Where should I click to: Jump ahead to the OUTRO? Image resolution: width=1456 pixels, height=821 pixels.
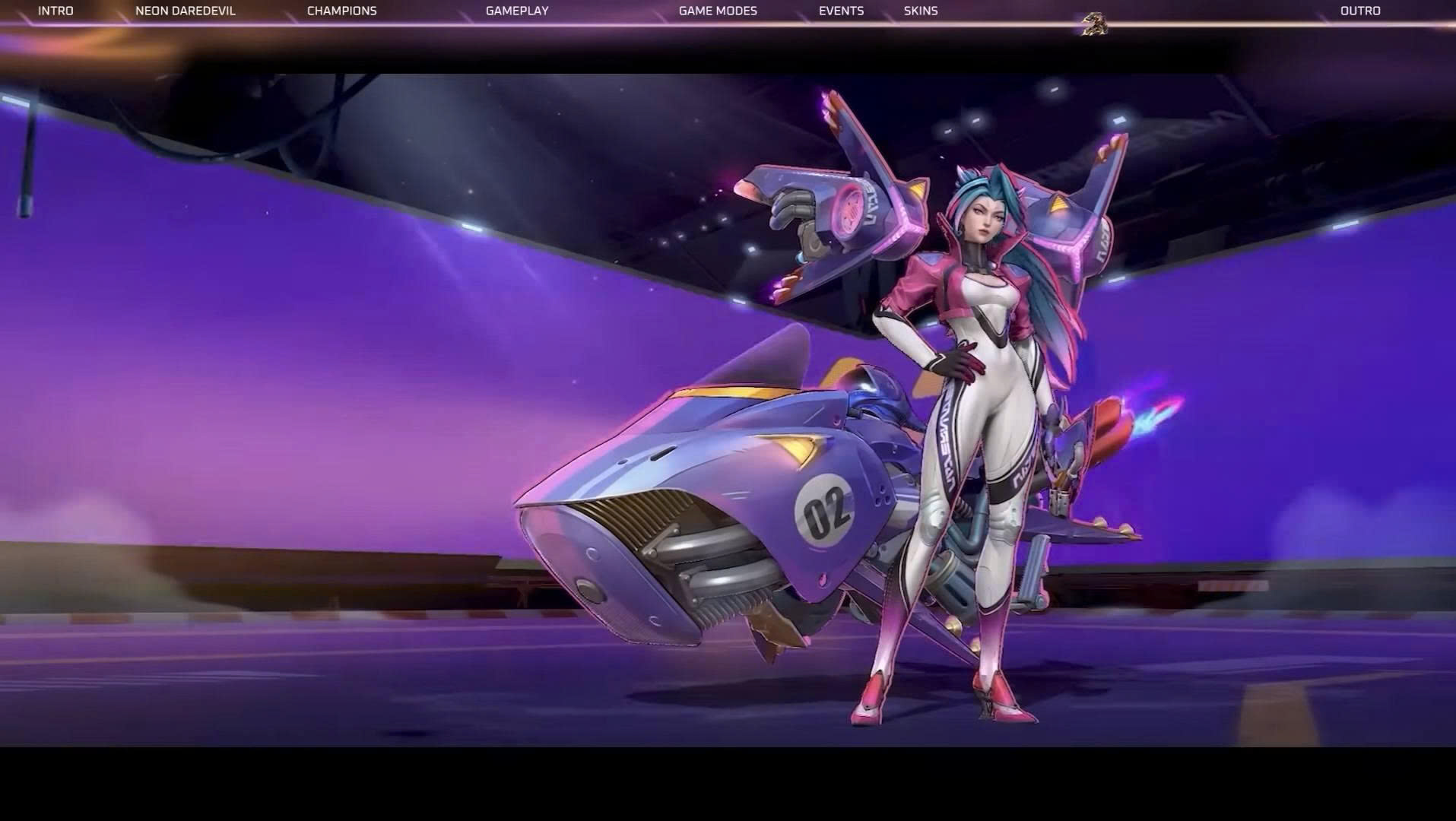pyautogui.click(x=1360, y=11)
